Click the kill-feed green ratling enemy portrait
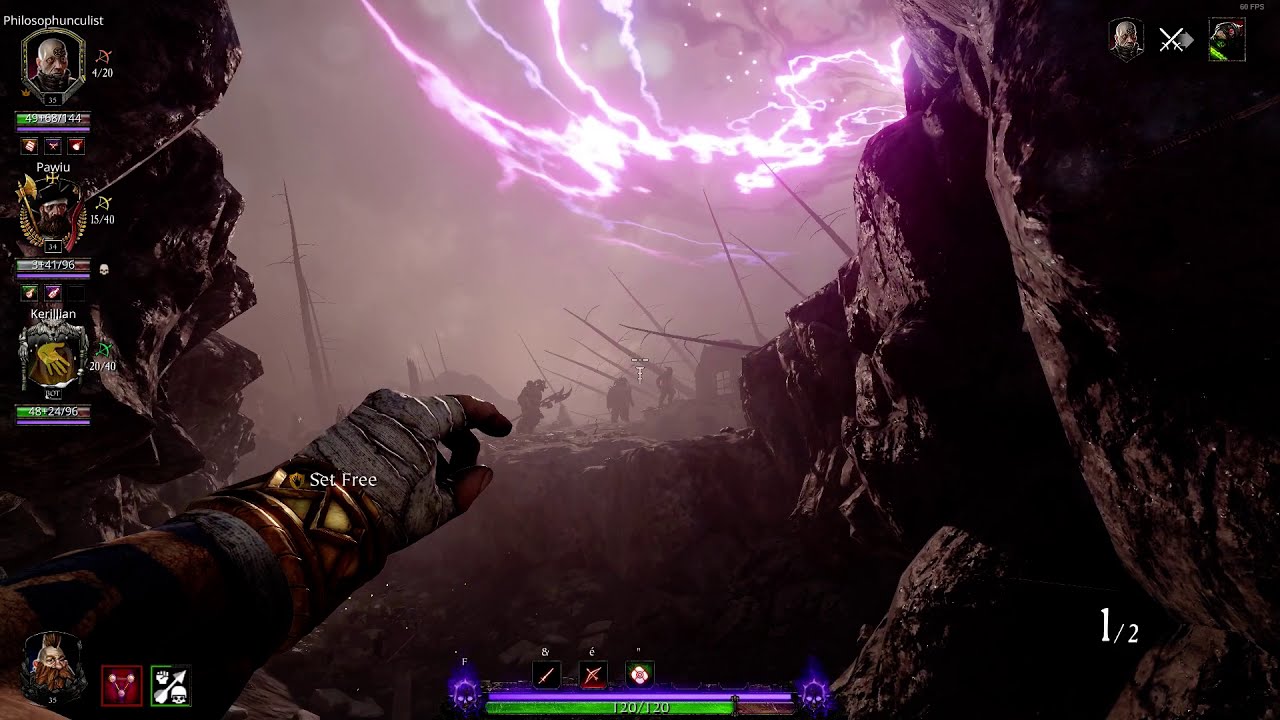This screenshot has height=720, width=1280. pyautogui.click(x=1227, y=40)
